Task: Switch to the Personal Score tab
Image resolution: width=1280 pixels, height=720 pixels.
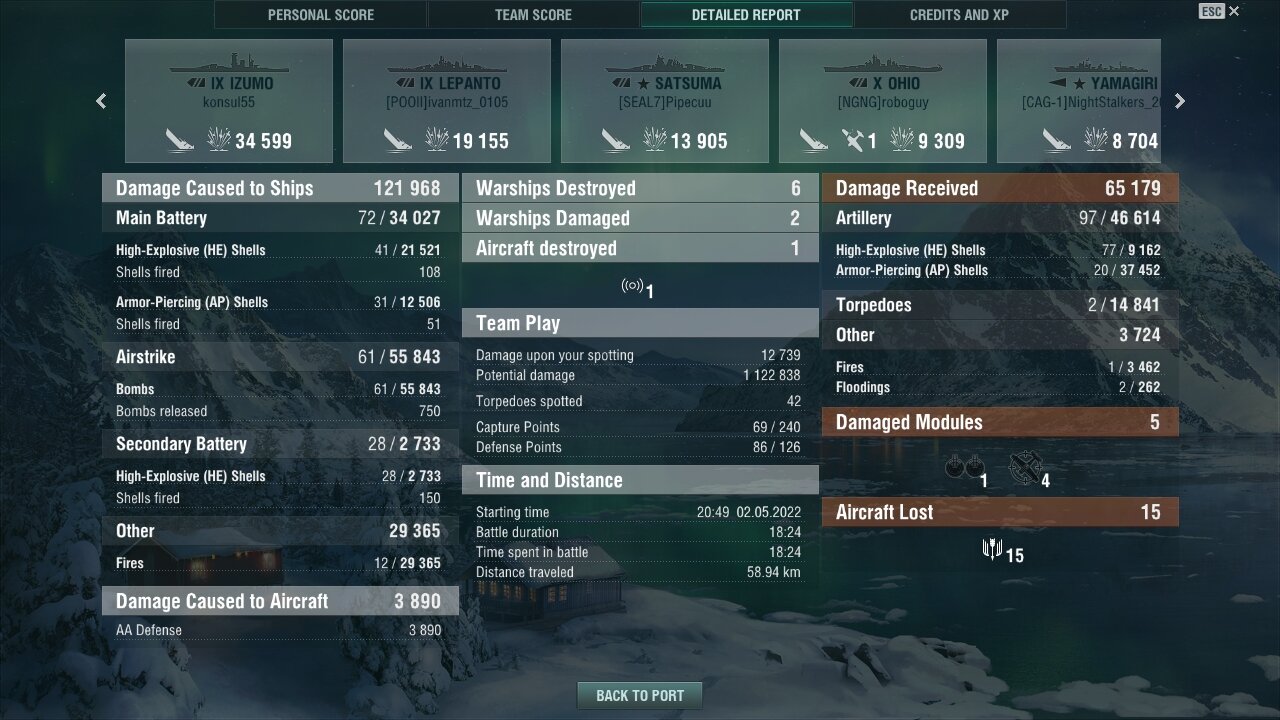Action: (x=320, y=15)
